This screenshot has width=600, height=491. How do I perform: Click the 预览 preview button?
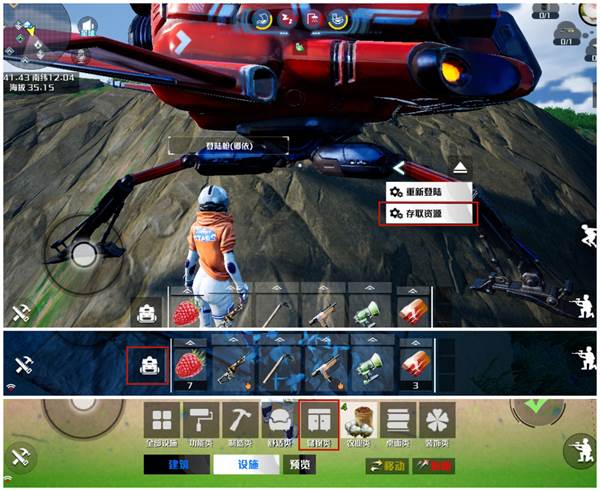coord(298,465)
